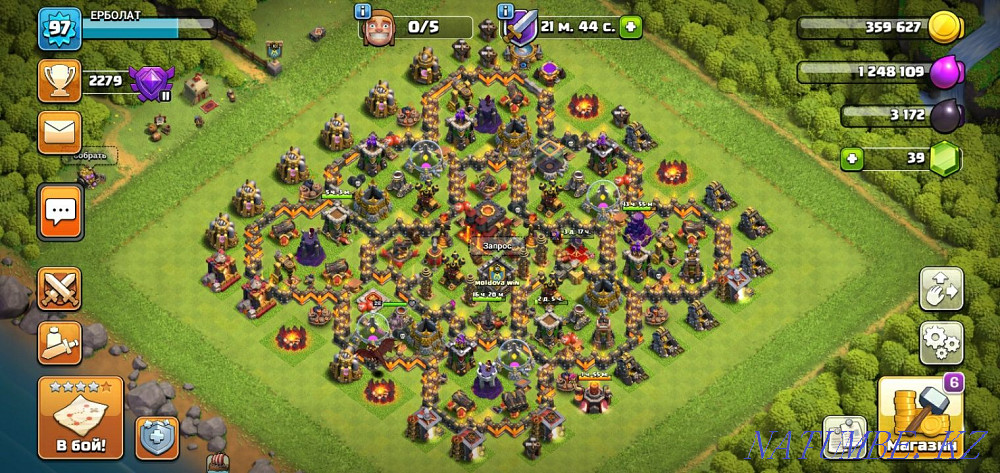This screenshot has height=473, width=1000.
Task: Open the notes clipboard button beside the shop
Action: click(845, 436)
